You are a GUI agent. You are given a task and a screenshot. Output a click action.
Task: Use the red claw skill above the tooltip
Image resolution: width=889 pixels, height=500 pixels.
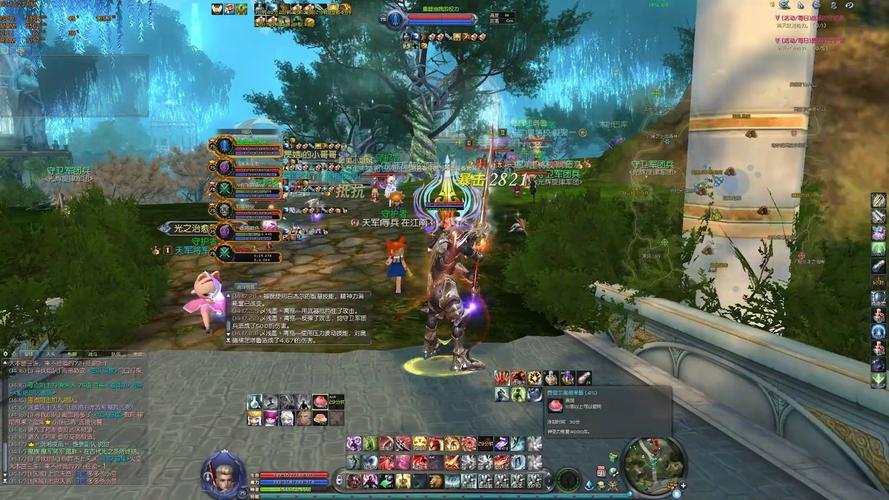click(502, 378)
